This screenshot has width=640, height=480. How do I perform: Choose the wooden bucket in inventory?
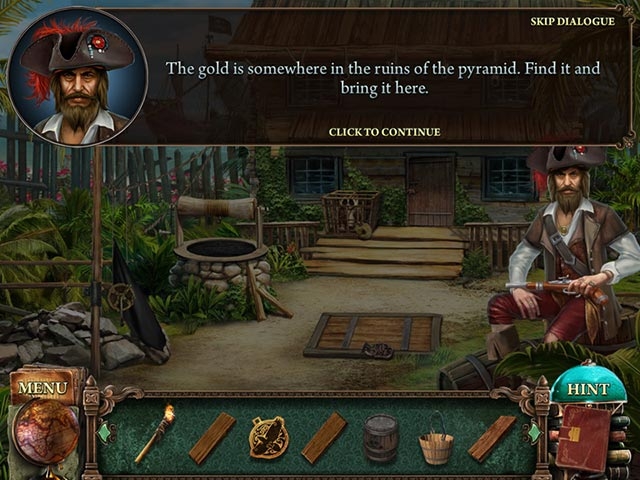[436, 440]
